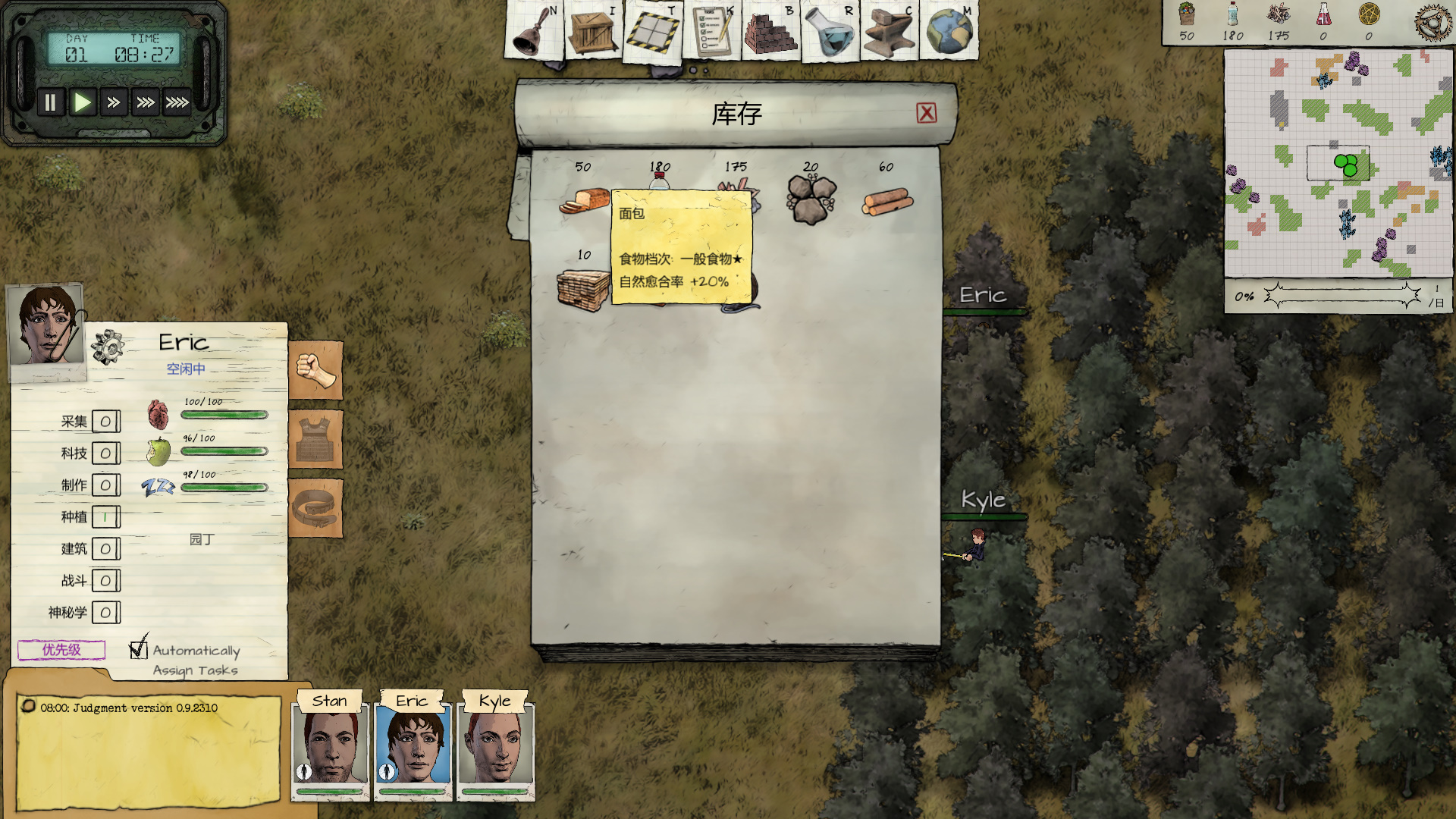Resume normal play speed
This screenshot has width=1456, height=819.
coord(82,102)
